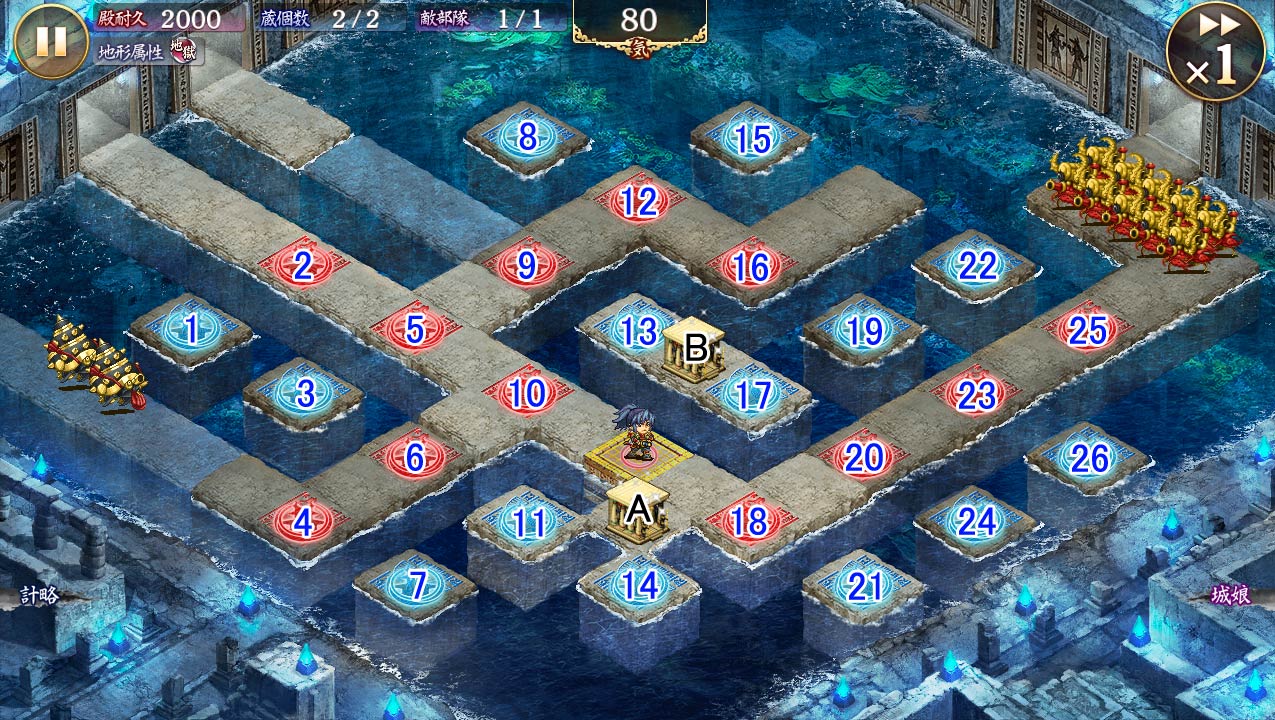
Task: Choose red deployment tile 2
Action: (x=303, y=266)
